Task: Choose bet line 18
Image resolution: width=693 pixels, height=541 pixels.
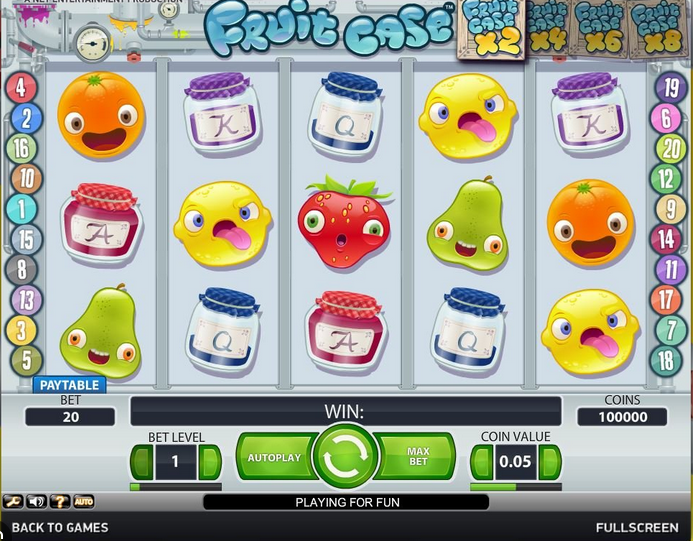Action: pos(666,360)
